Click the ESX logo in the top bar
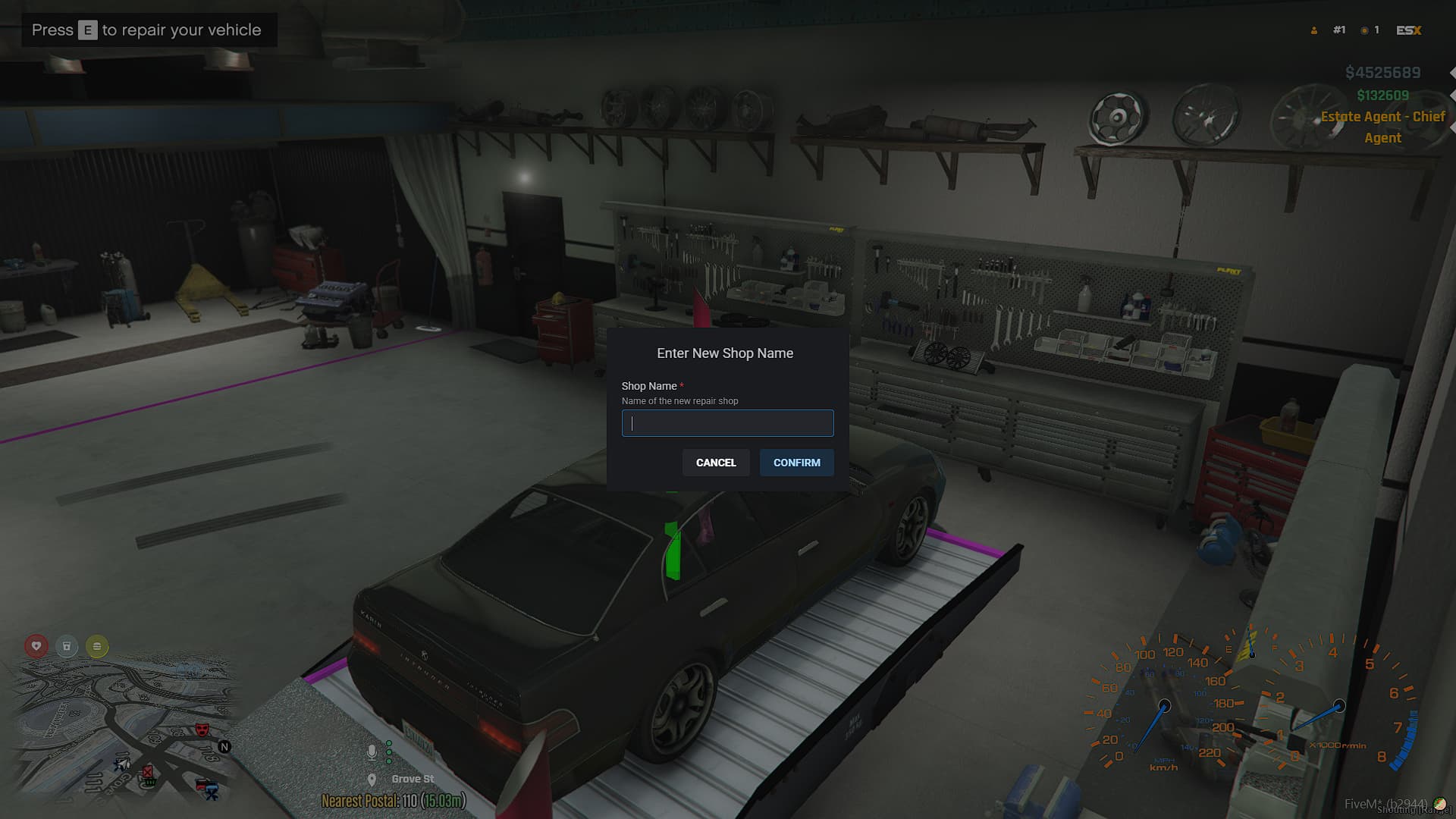The height and width of the screenshot is (819, 1456). click(1407, 30)
